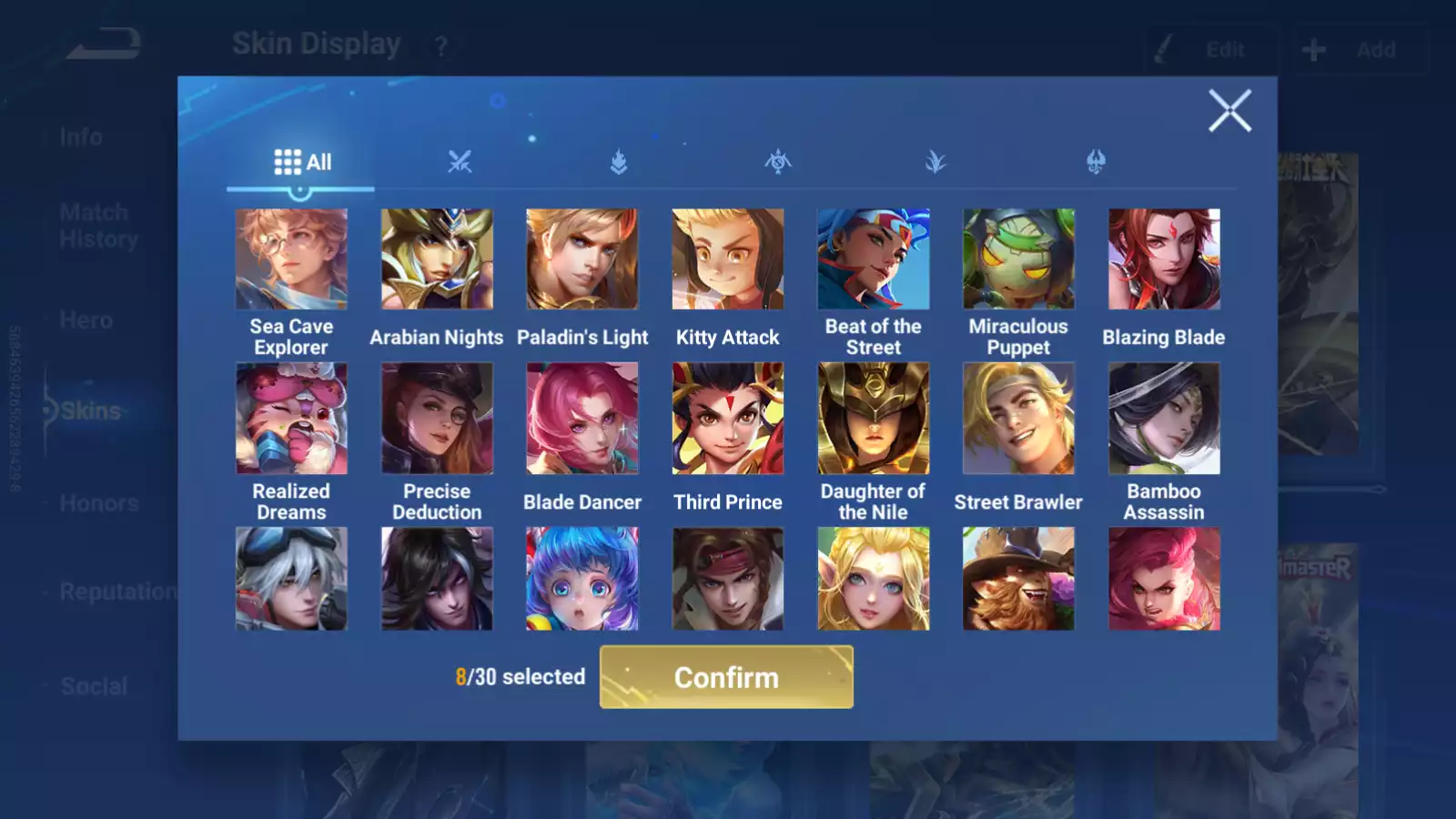1456x819 pixels.
Task: Close the skin selection dialog
Action: coord(1229,111)
